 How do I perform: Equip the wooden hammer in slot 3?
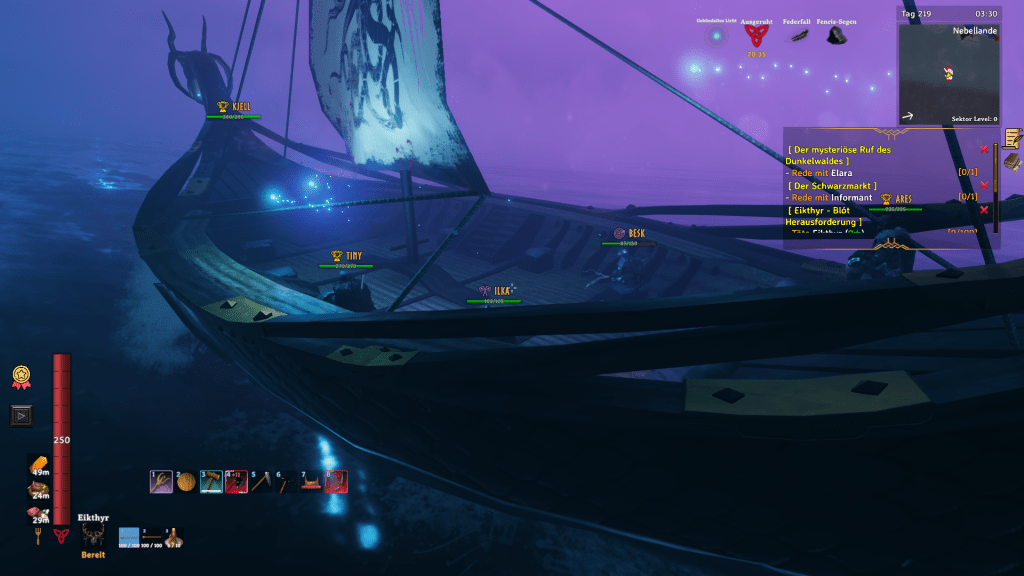211,482
